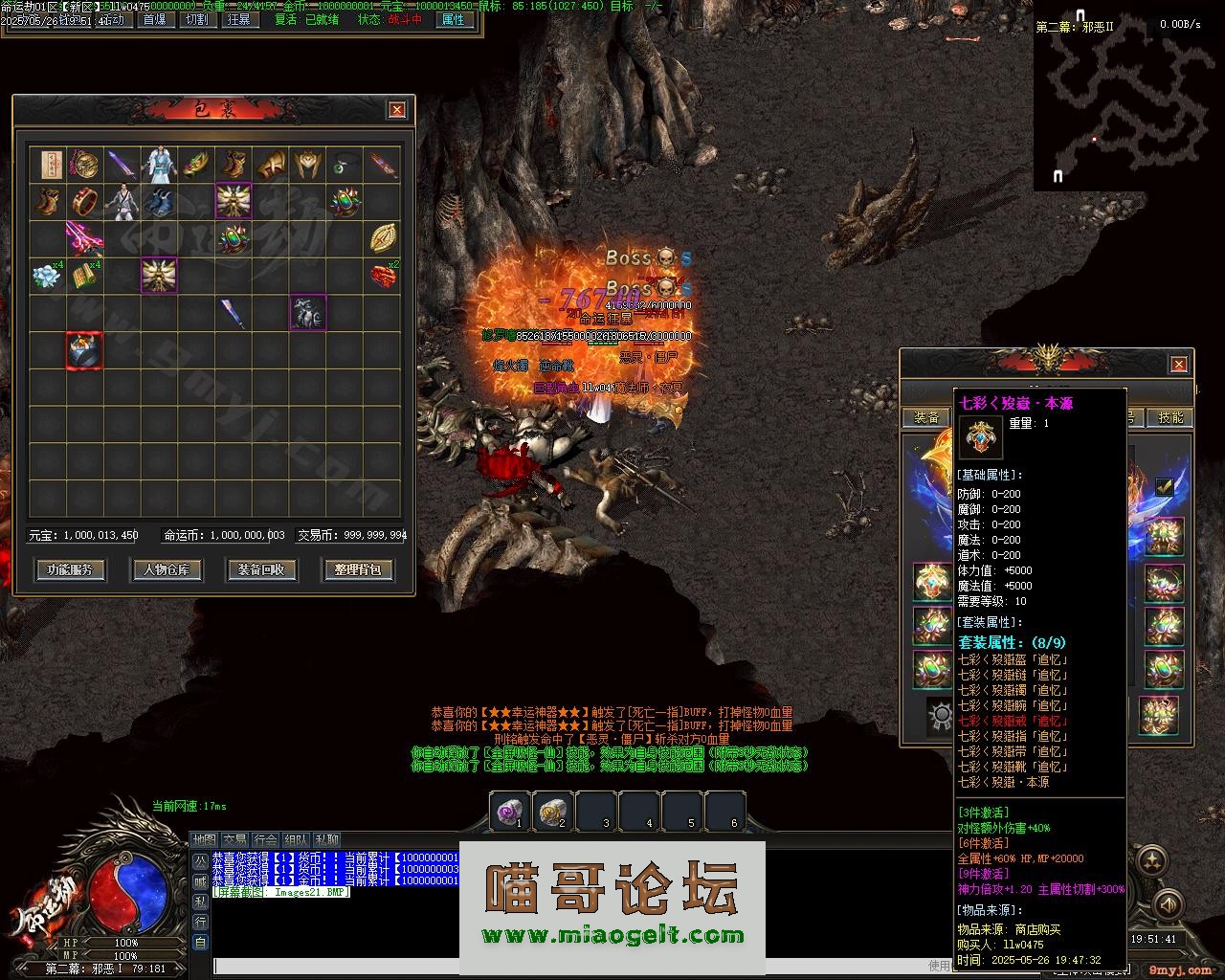Toggle the speaker sound button

tap(1167, 903)
